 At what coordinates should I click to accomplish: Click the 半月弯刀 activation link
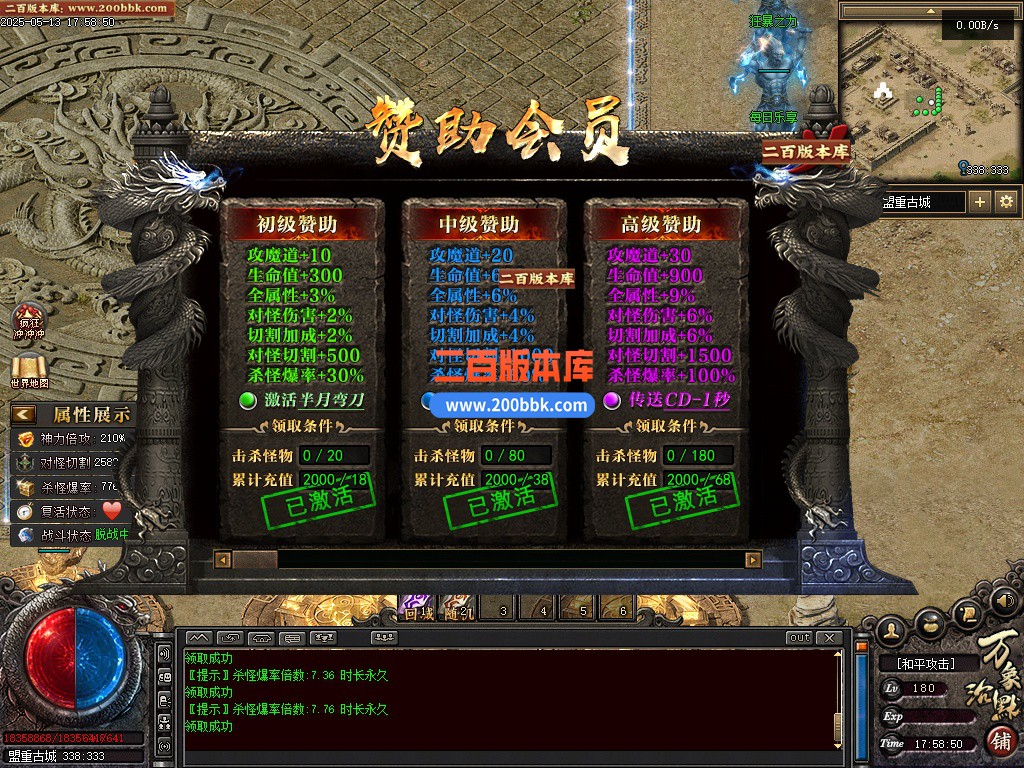pyautogui.click(x=325, y=401)
